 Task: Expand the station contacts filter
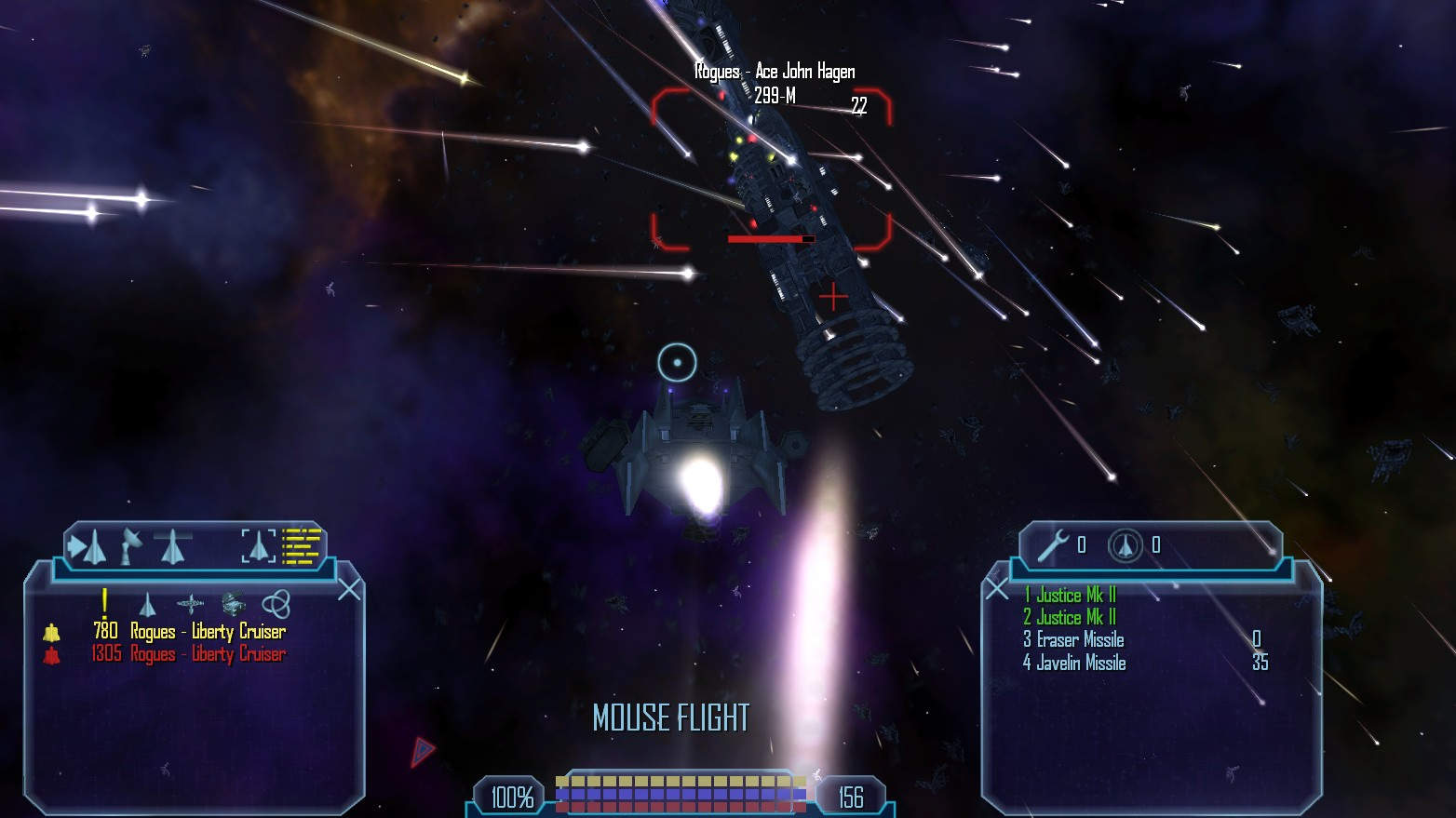(x=189, y=602)
